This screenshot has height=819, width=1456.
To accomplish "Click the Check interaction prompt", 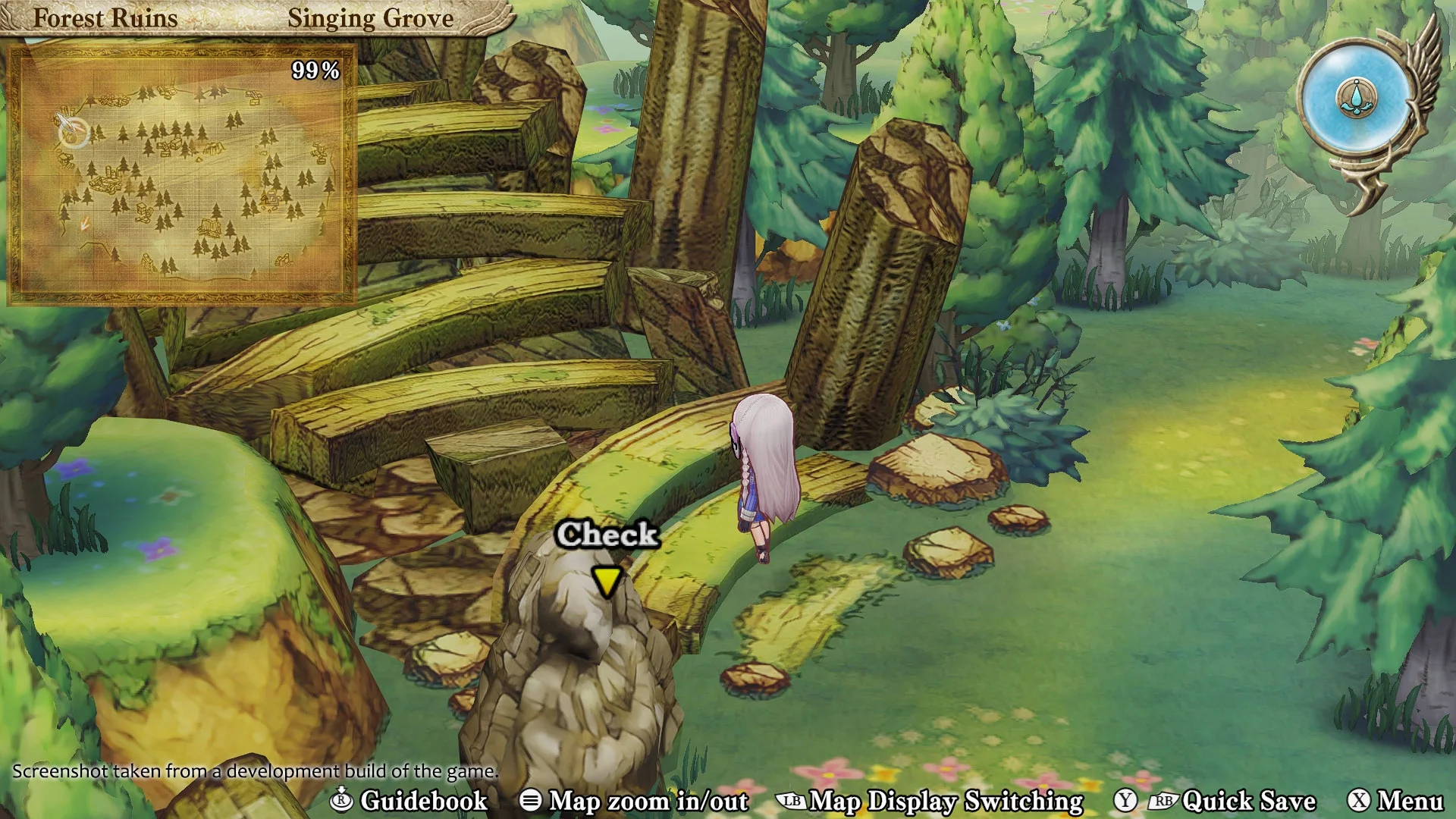I will pyautogui.click(x=606, y=535).
